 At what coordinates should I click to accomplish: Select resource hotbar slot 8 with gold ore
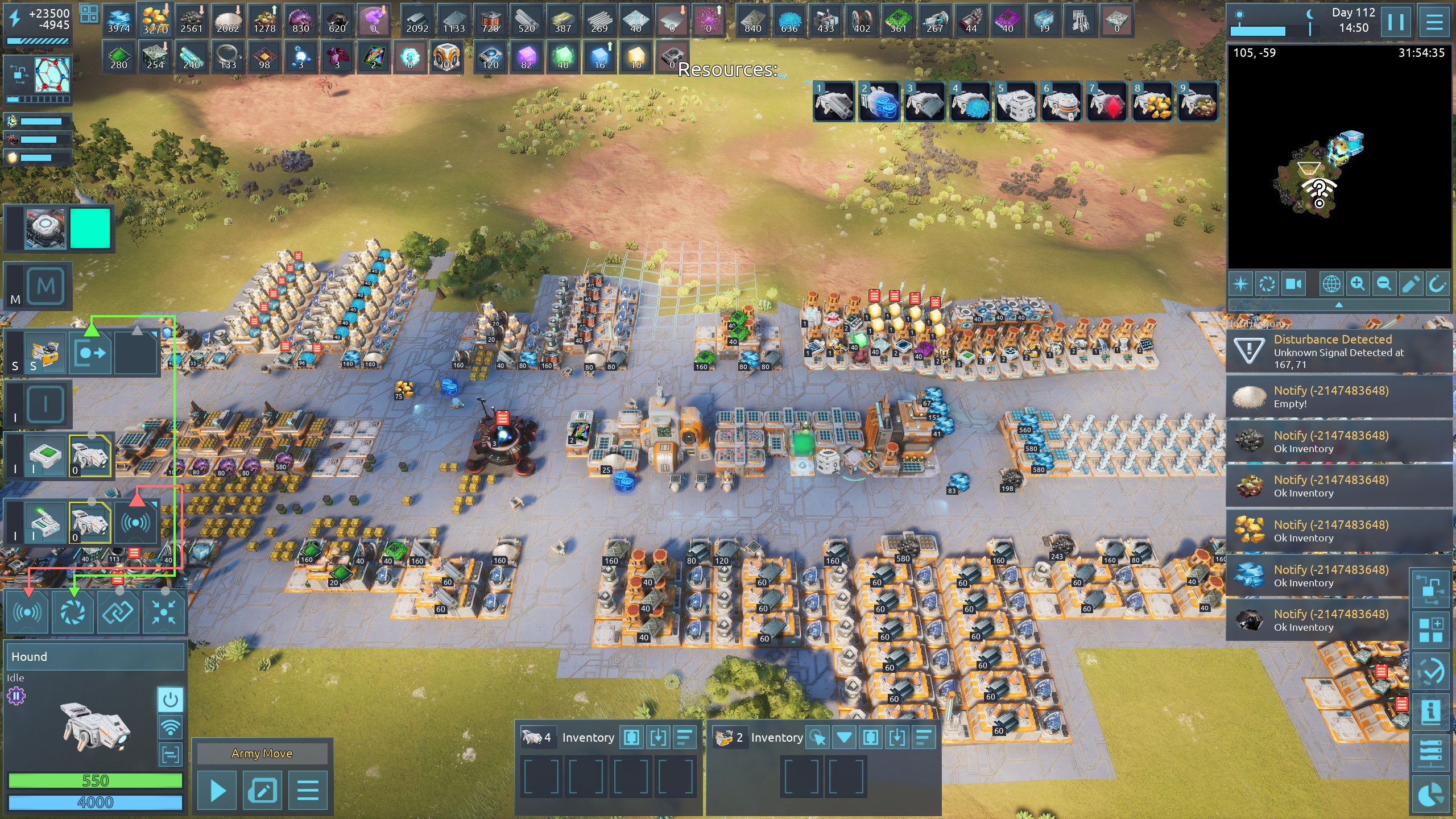(1152, 102)
